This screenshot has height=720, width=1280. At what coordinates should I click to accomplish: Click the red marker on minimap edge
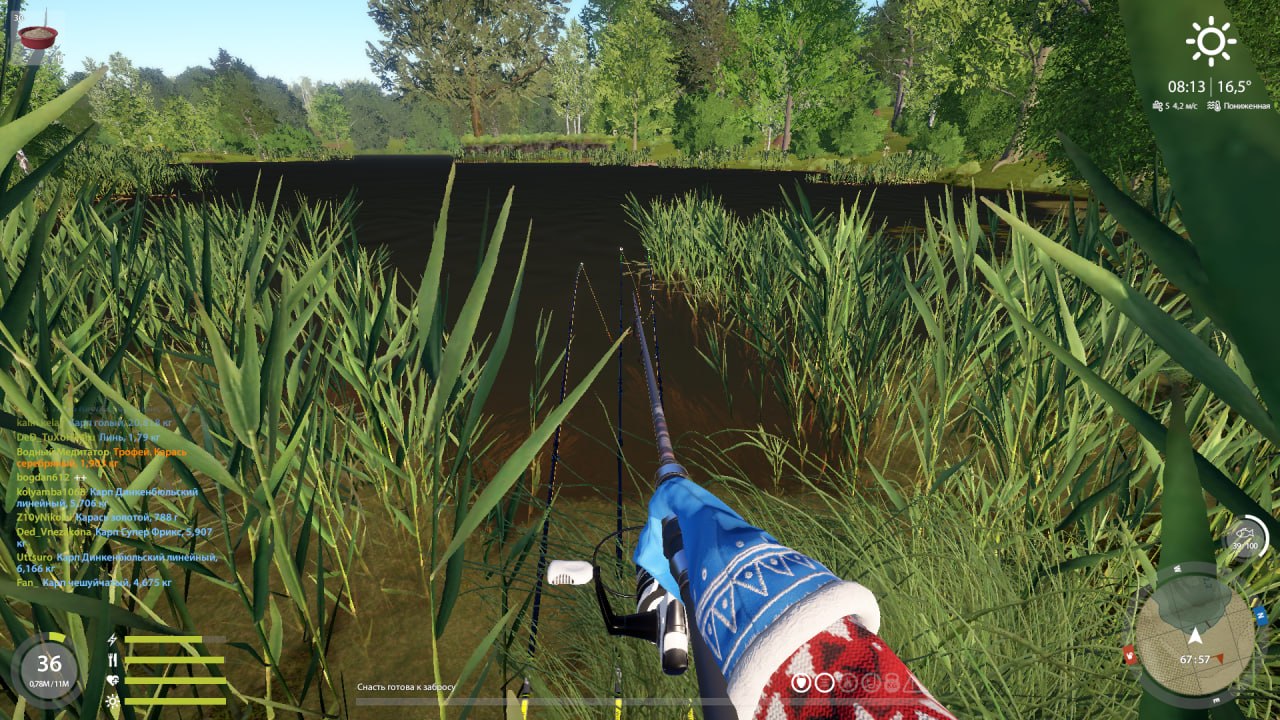pos(1129,656)
